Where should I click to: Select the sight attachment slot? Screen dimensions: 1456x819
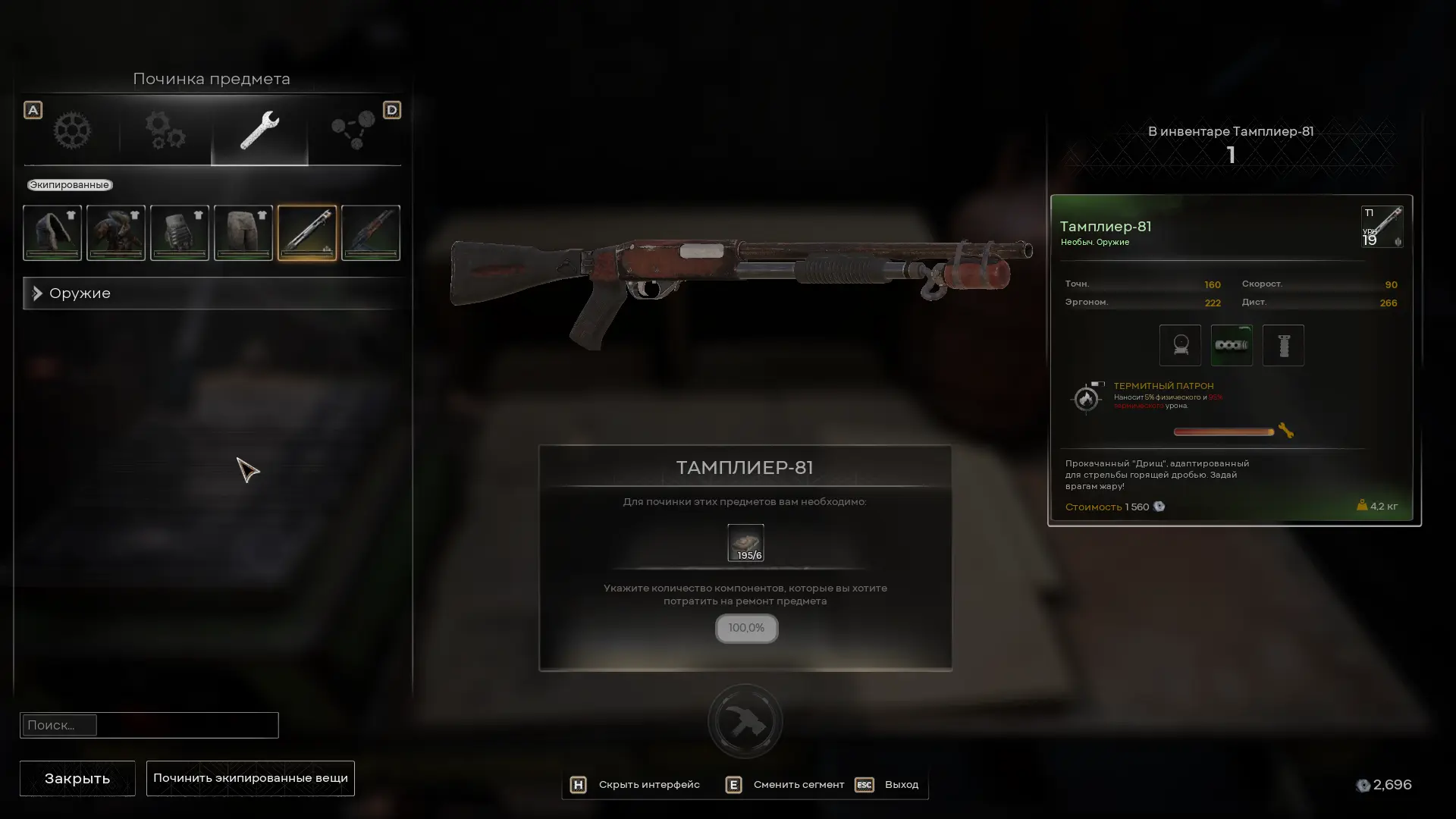[x=1180, y=345]
